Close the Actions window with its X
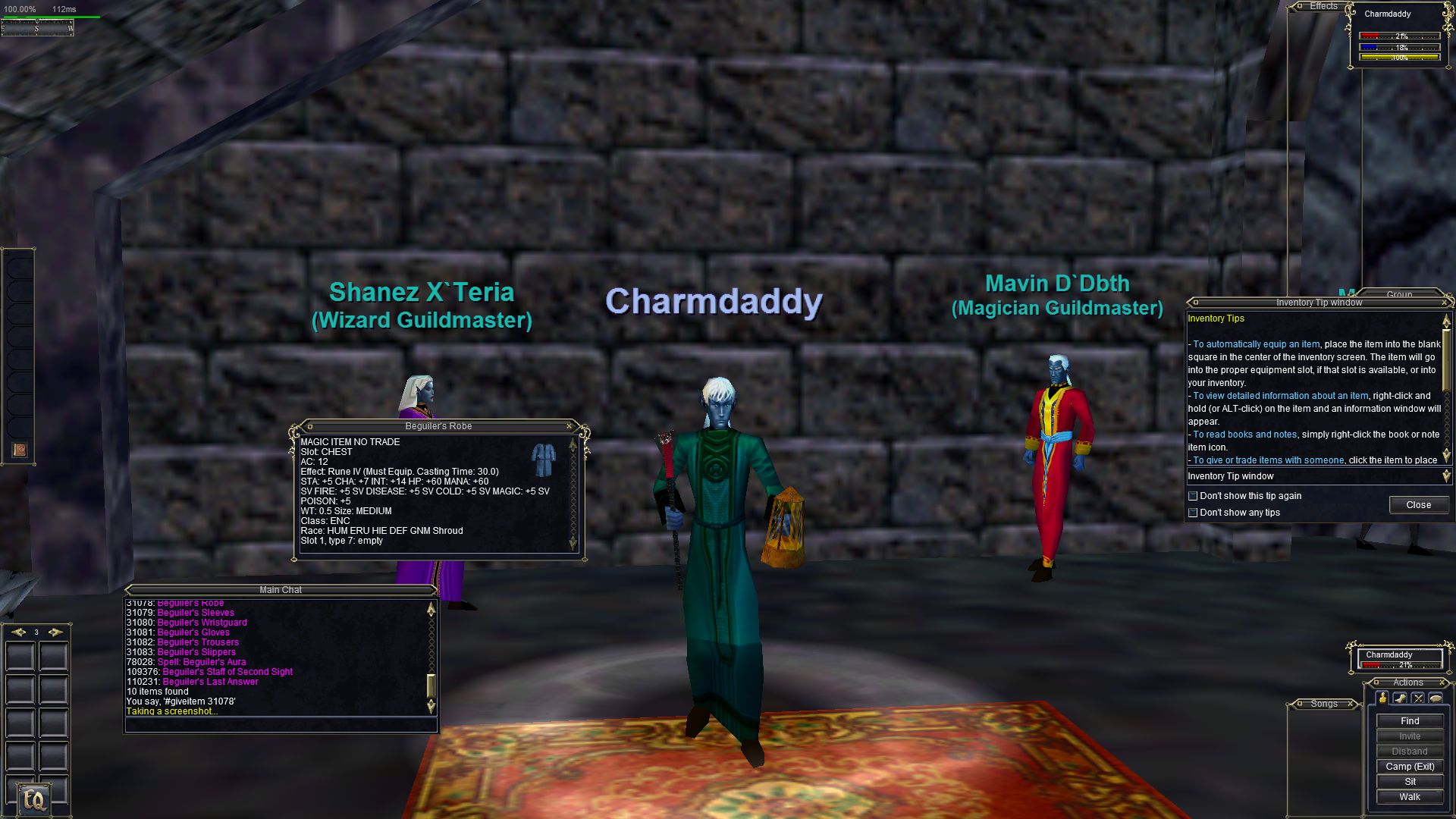This screenshot has height=819, width=1456. point(1441,682)
